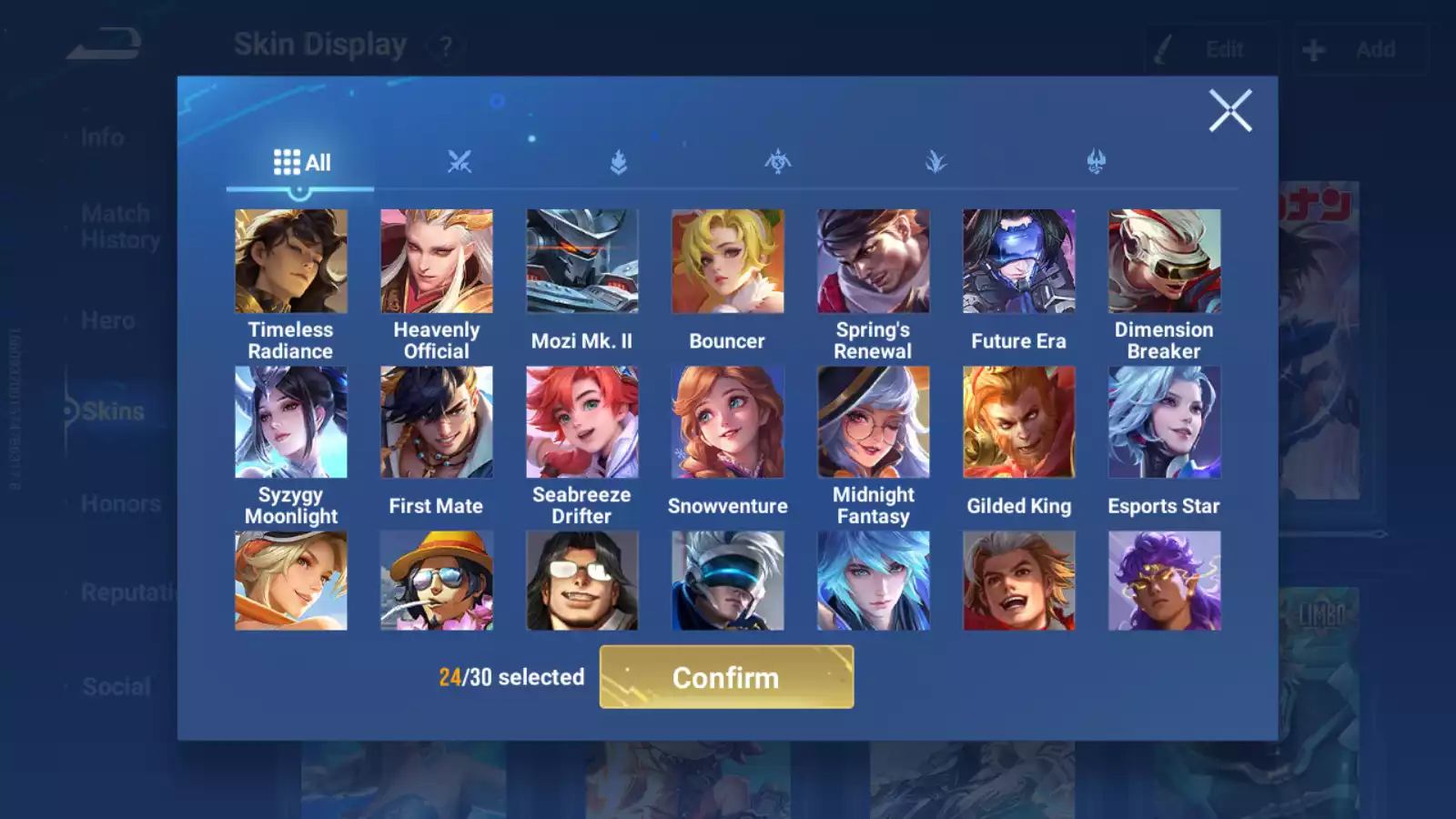Choose the Heavenly Official skin
1456x819 pixels.
point(437,262)
